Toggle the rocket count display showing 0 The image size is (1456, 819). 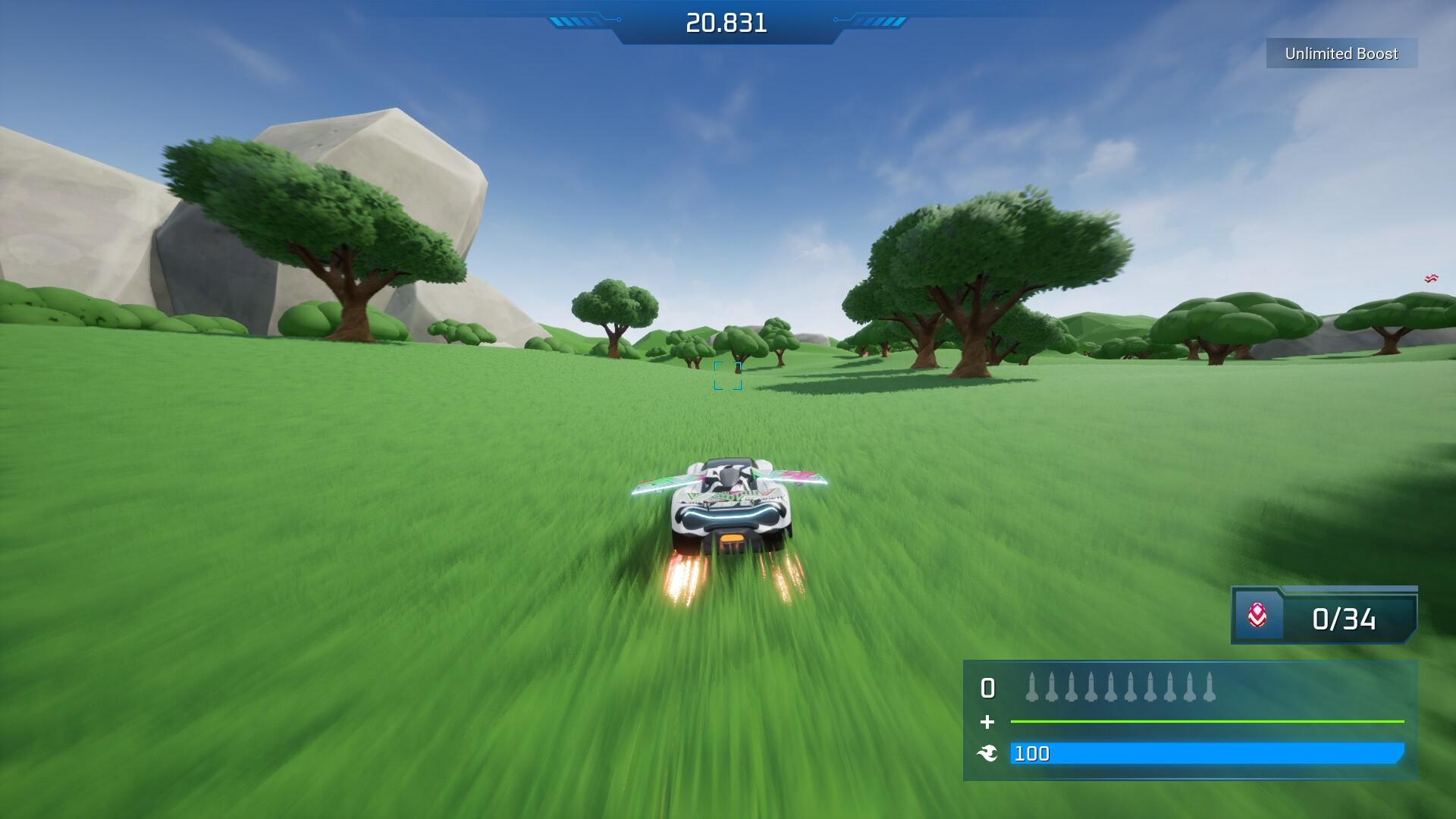pyautogui.click(x=987, y=689)
